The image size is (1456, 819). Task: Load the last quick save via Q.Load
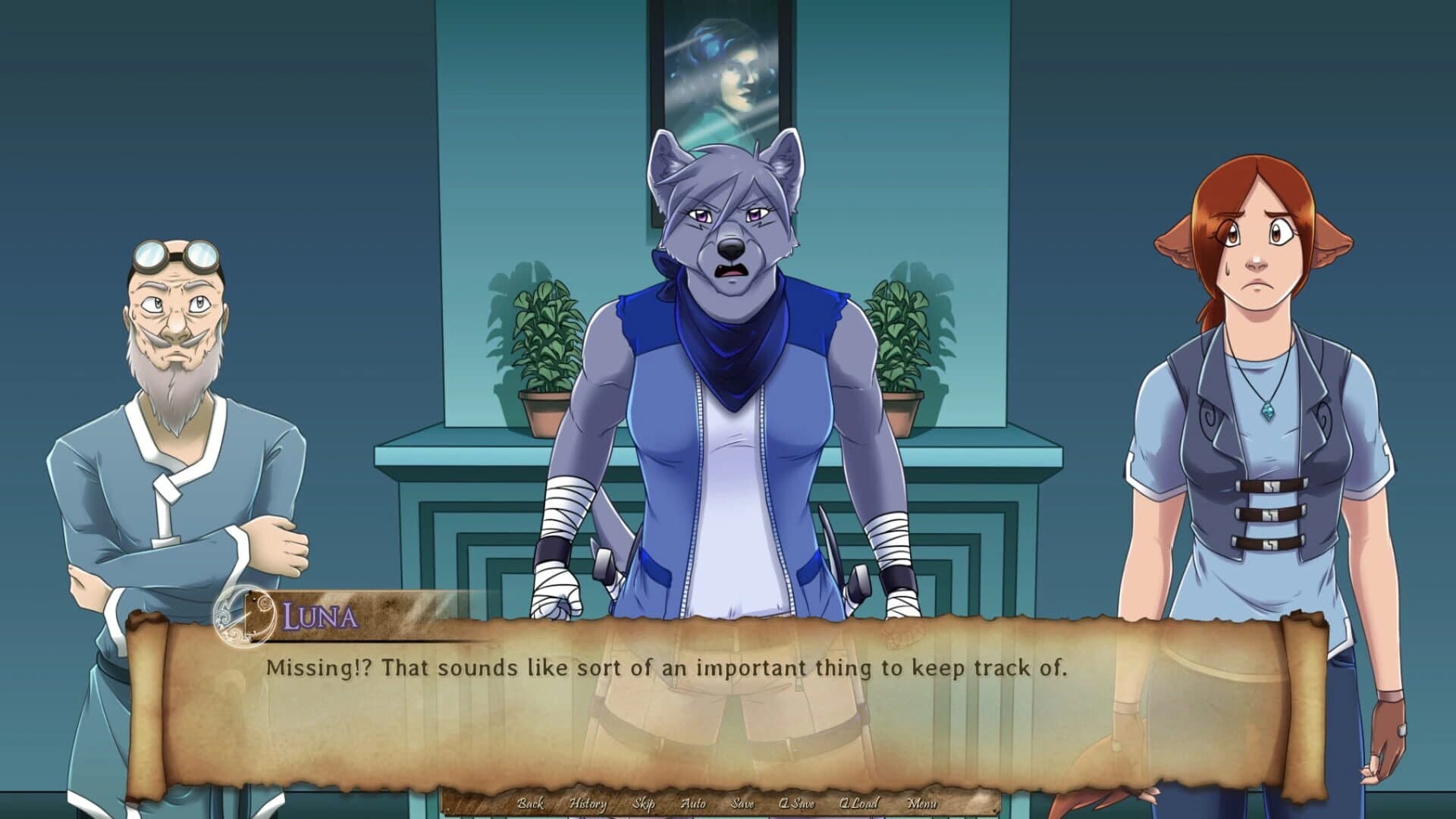point(859,805)
